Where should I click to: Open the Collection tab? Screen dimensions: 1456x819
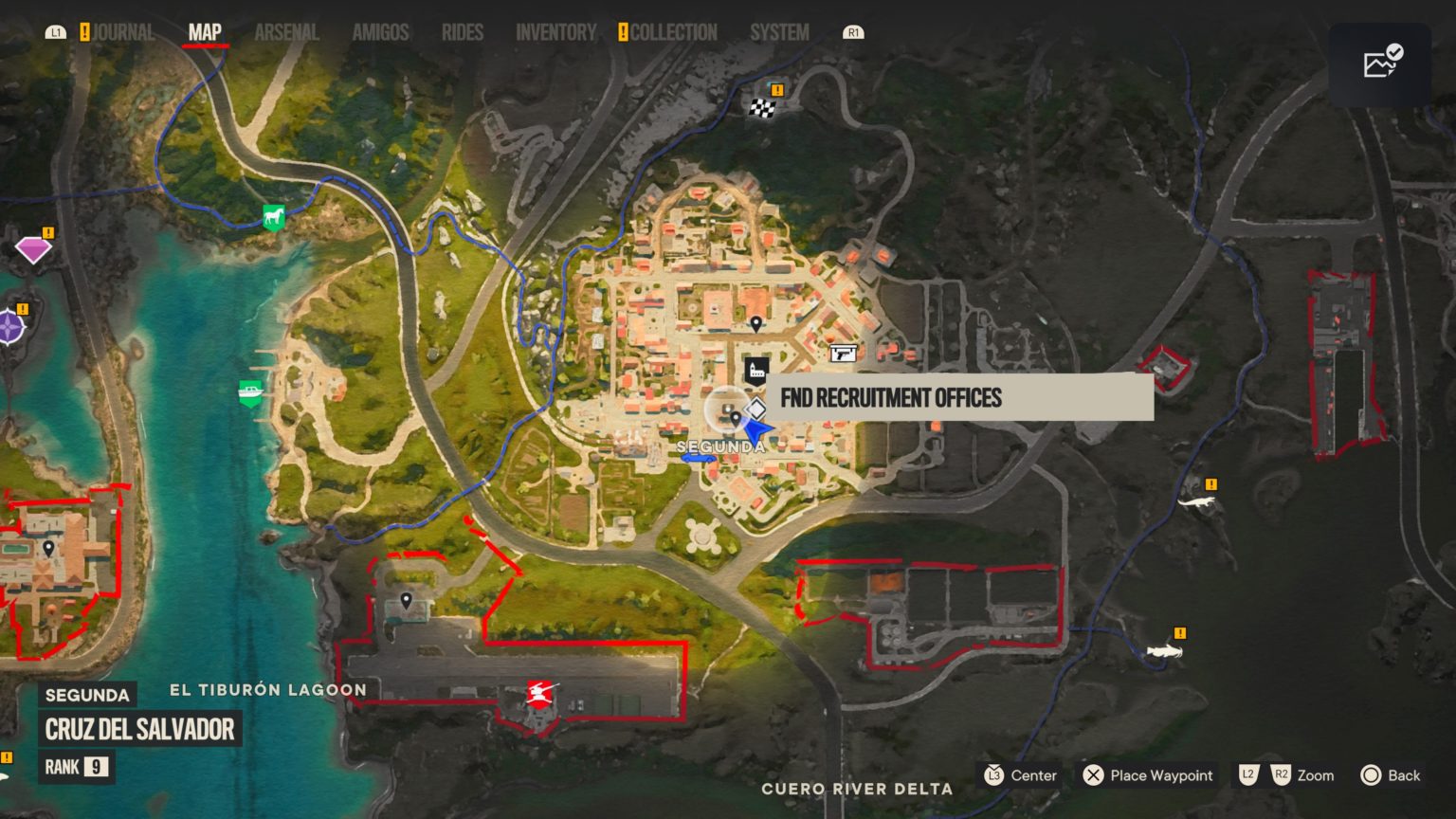[x=670, y=31]
